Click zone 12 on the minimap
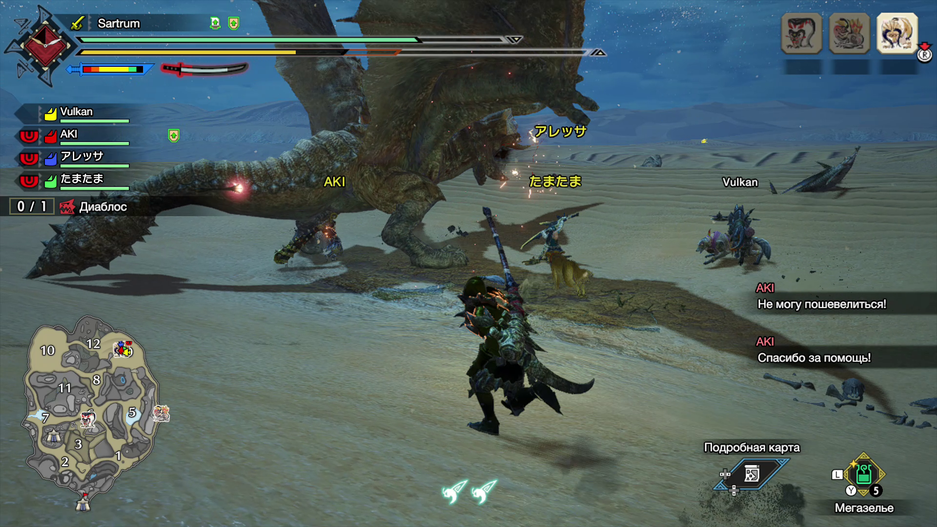Viewport: 937px width, 527px height. (93, 343)
